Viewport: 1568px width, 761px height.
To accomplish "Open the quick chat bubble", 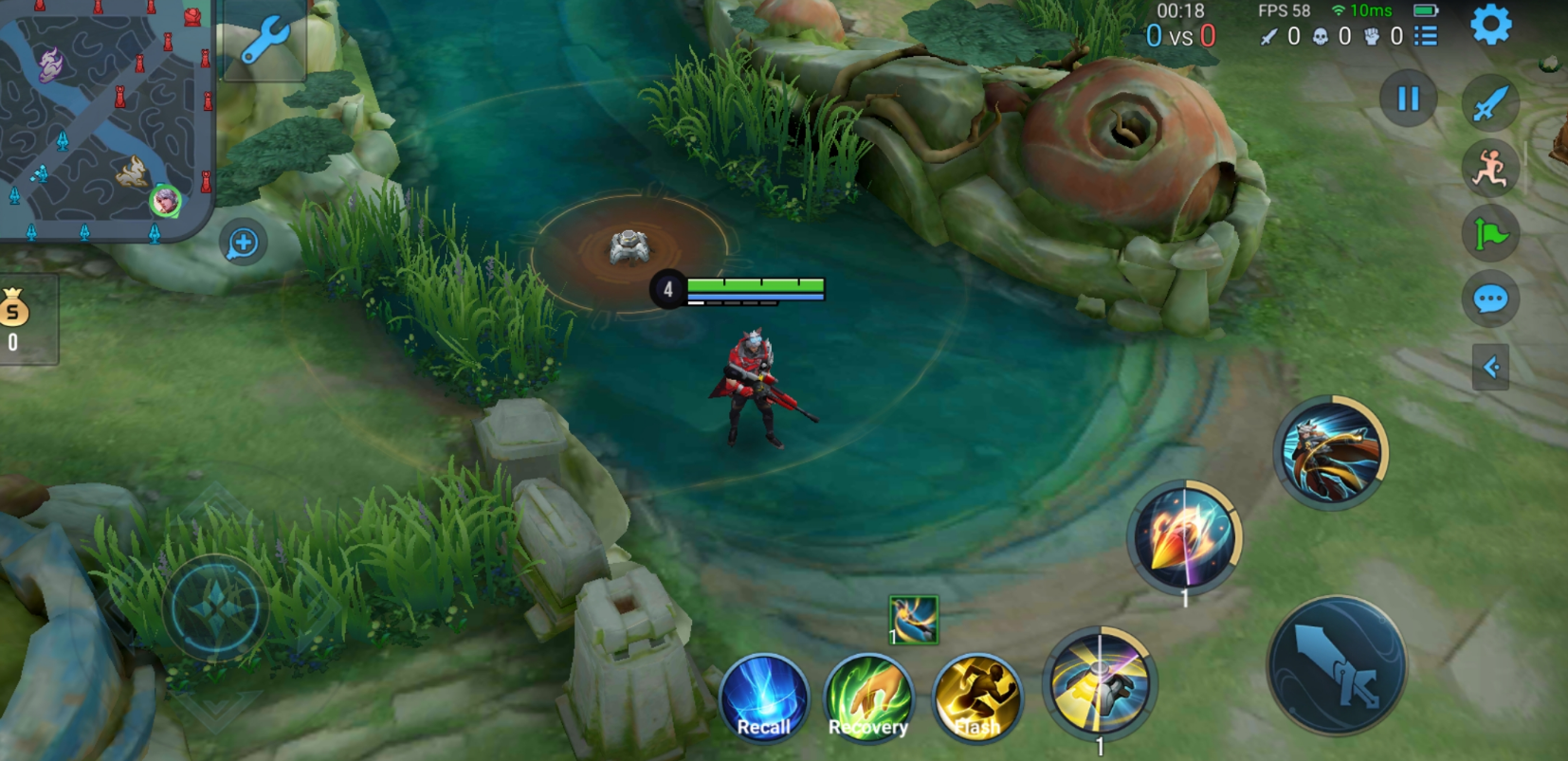I will [x=1490, y=299].
